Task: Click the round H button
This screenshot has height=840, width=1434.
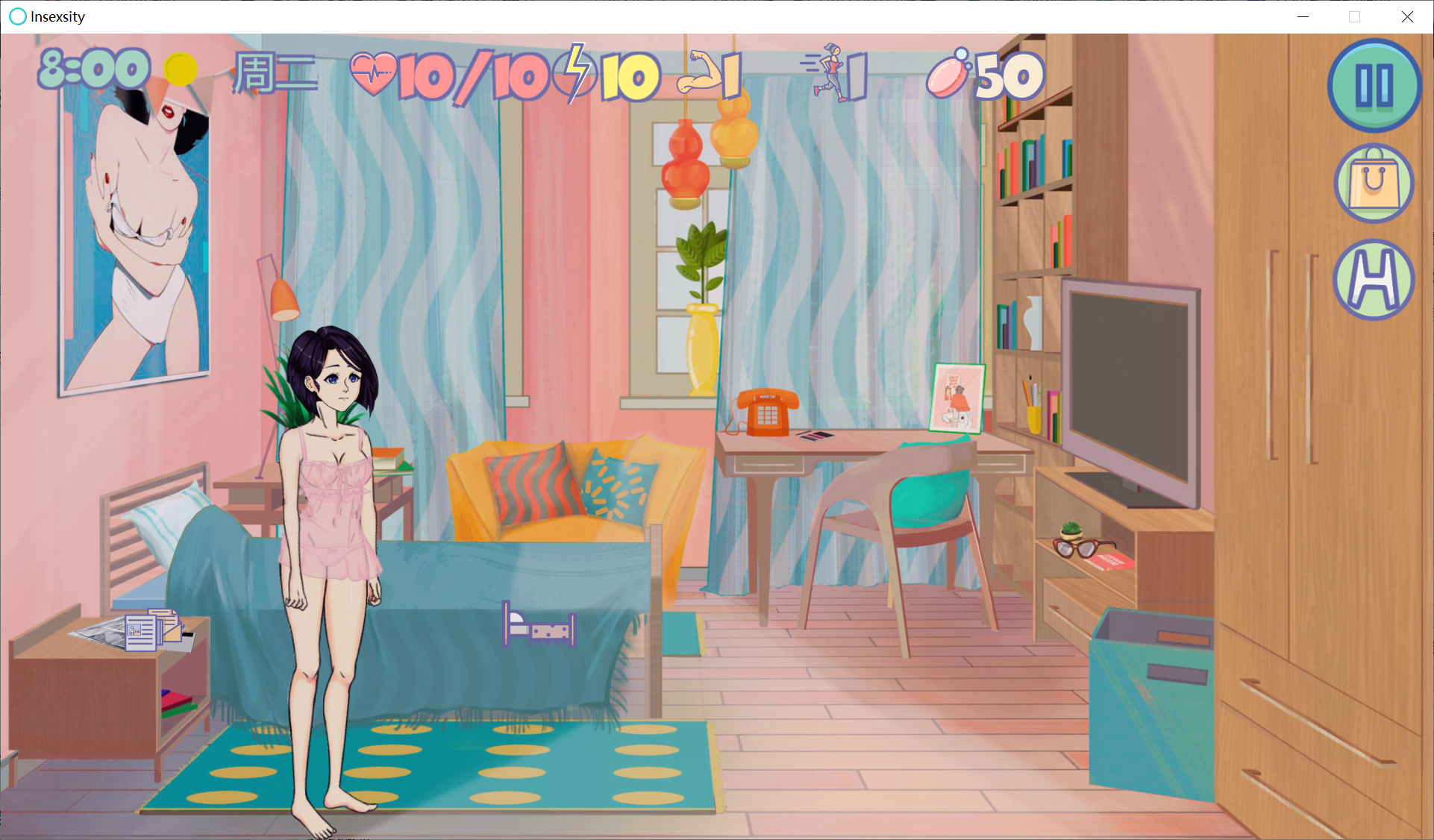Action: 1374,280
